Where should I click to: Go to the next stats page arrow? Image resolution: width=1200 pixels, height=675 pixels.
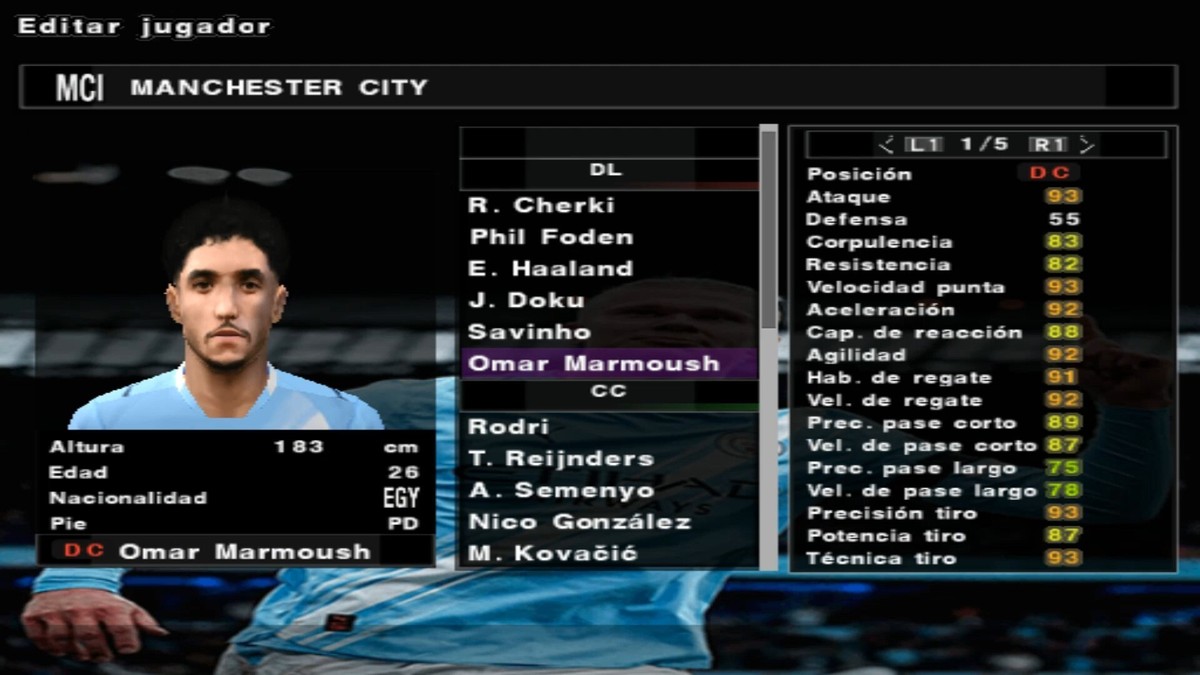pyautogui.click(x=1088, y=145)
